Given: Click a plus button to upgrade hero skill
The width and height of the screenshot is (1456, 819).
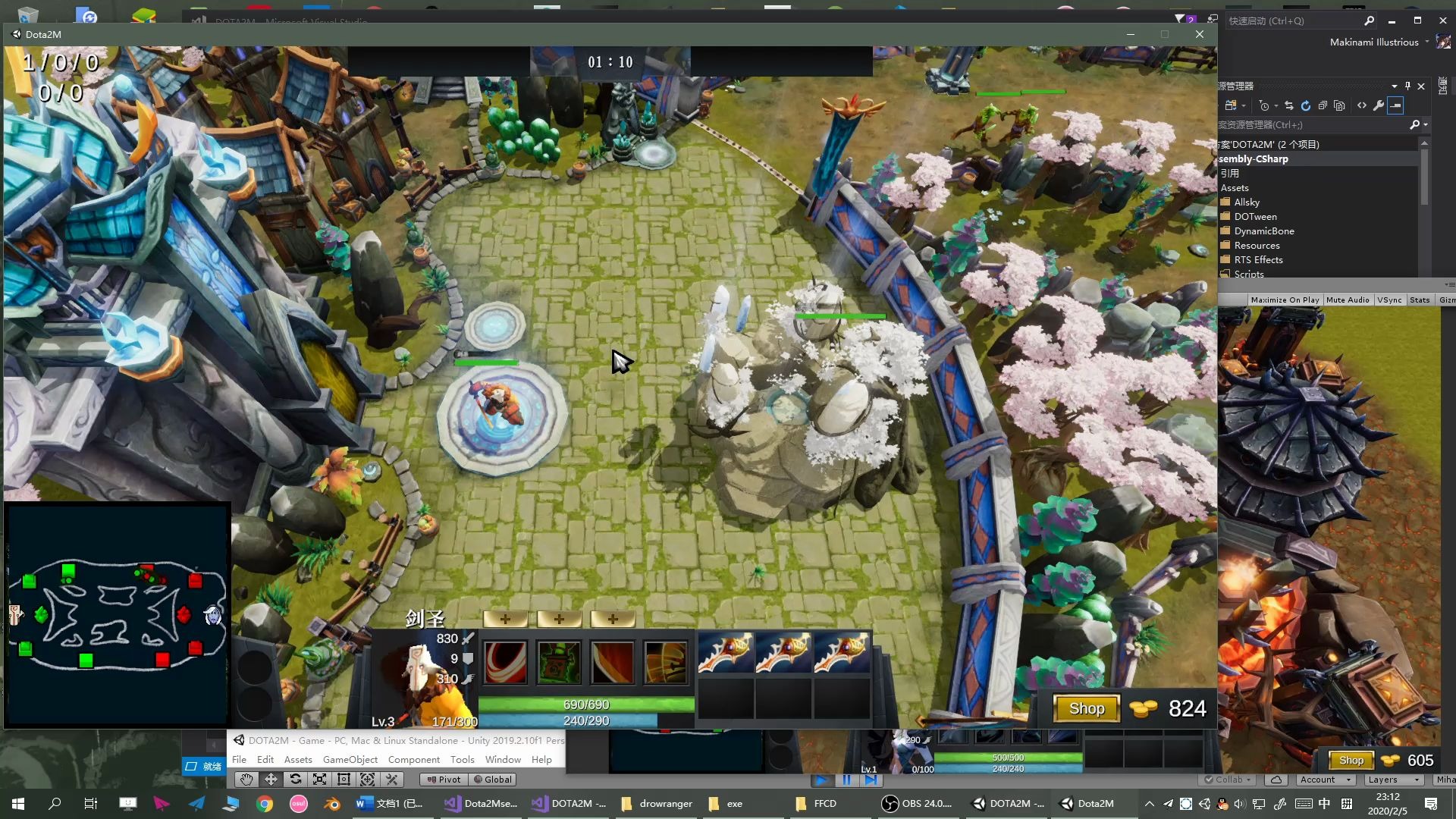Looking at the screenshot, I should pyautogui.click(x=506, y=619).
